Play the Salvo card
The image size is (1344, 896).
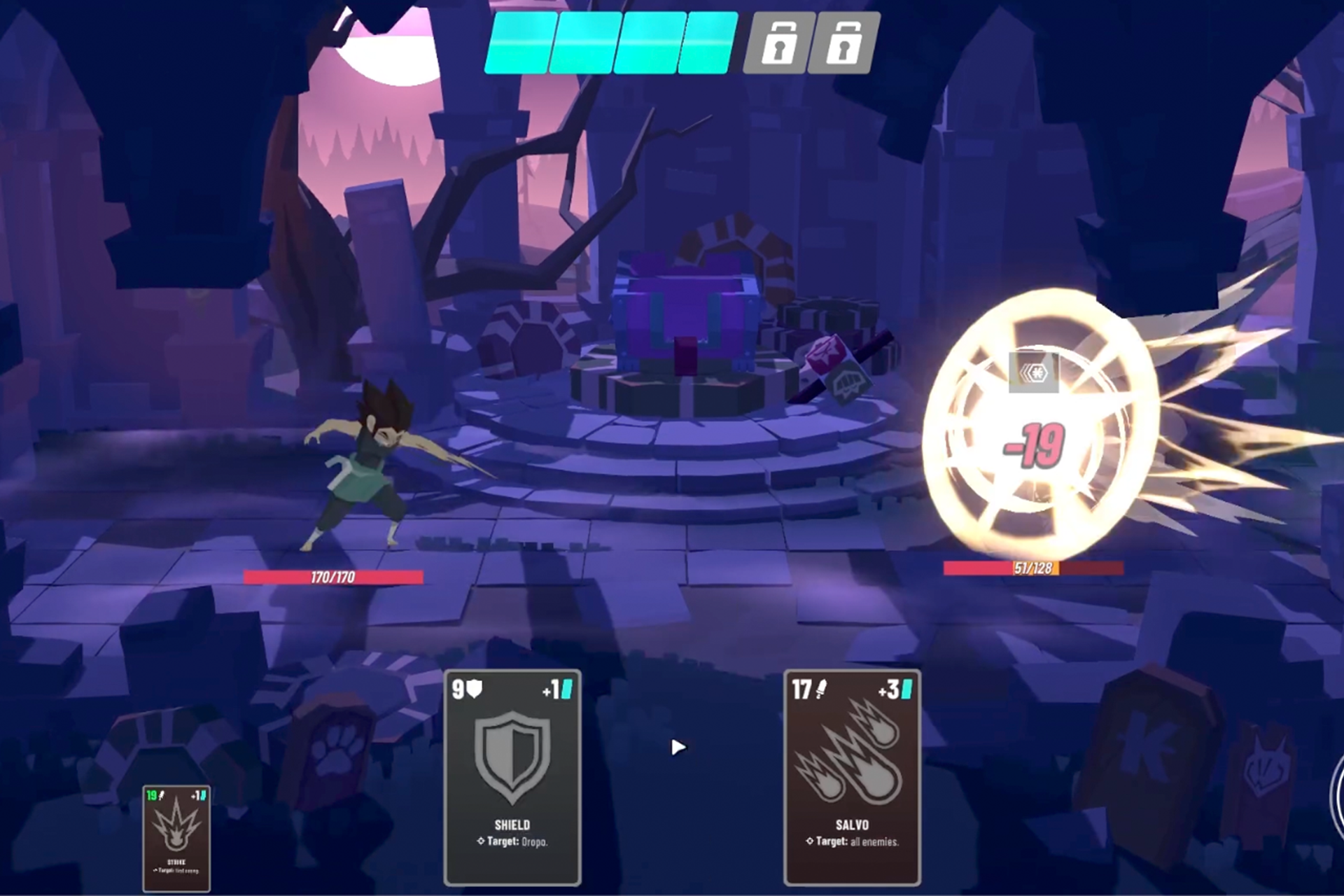coord(852,777)
